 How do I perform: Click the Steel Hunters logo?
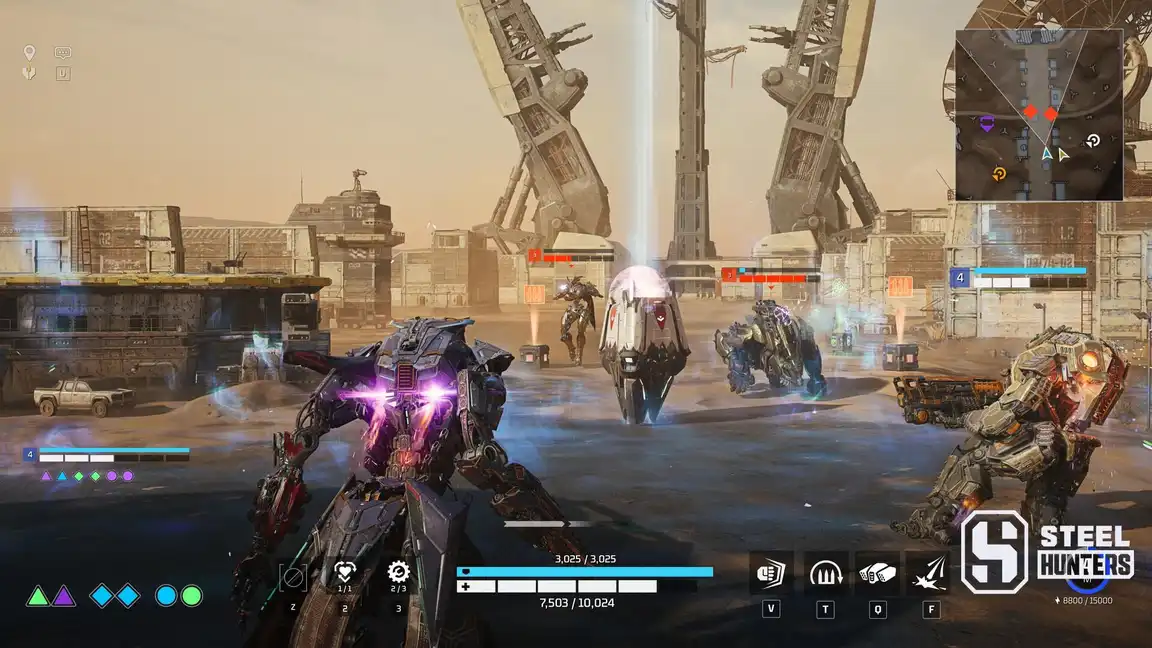click(x=1047, y=552)
